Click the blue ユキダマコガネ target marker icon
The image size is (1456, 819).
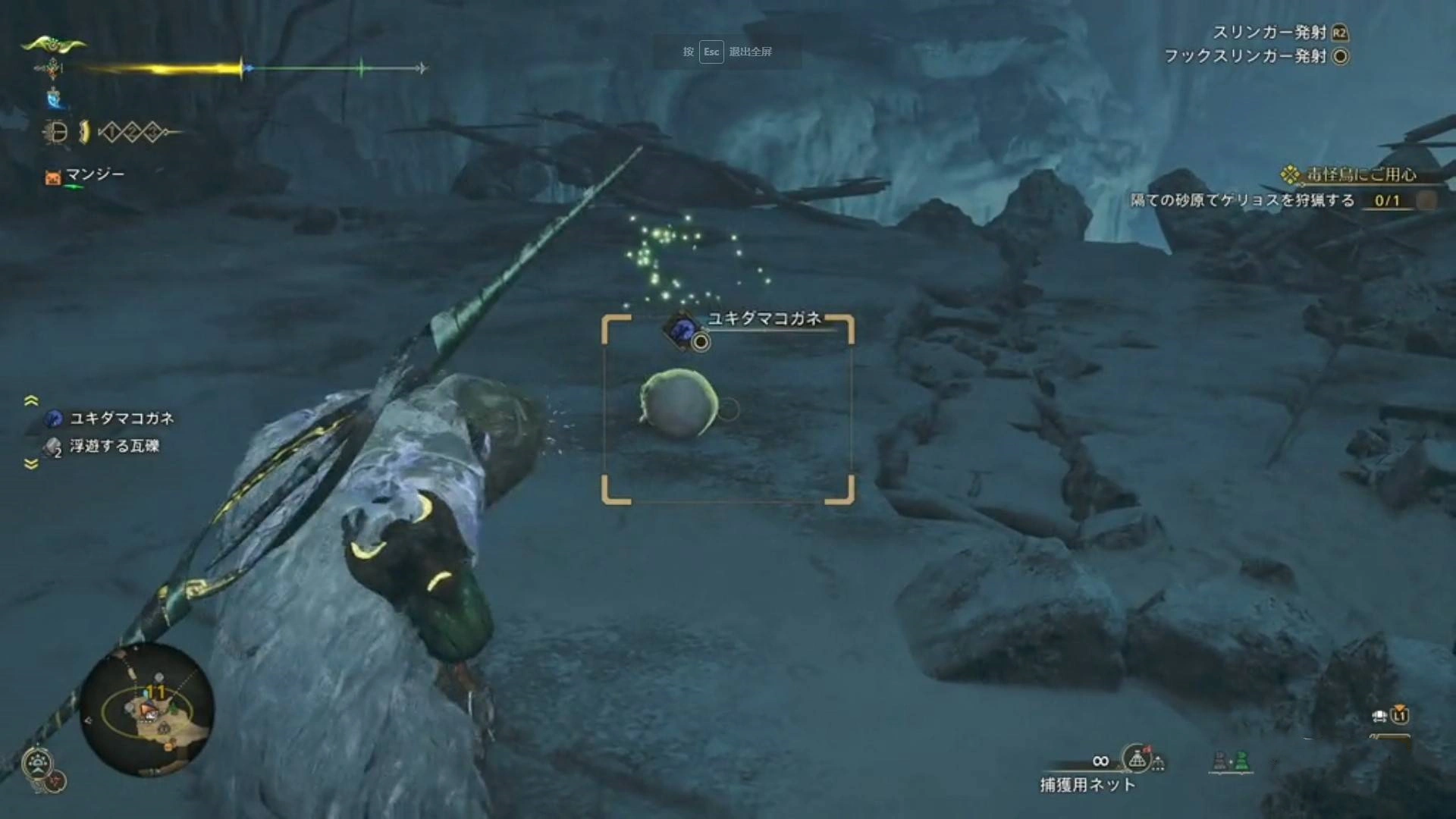click(x=682, y=330)
